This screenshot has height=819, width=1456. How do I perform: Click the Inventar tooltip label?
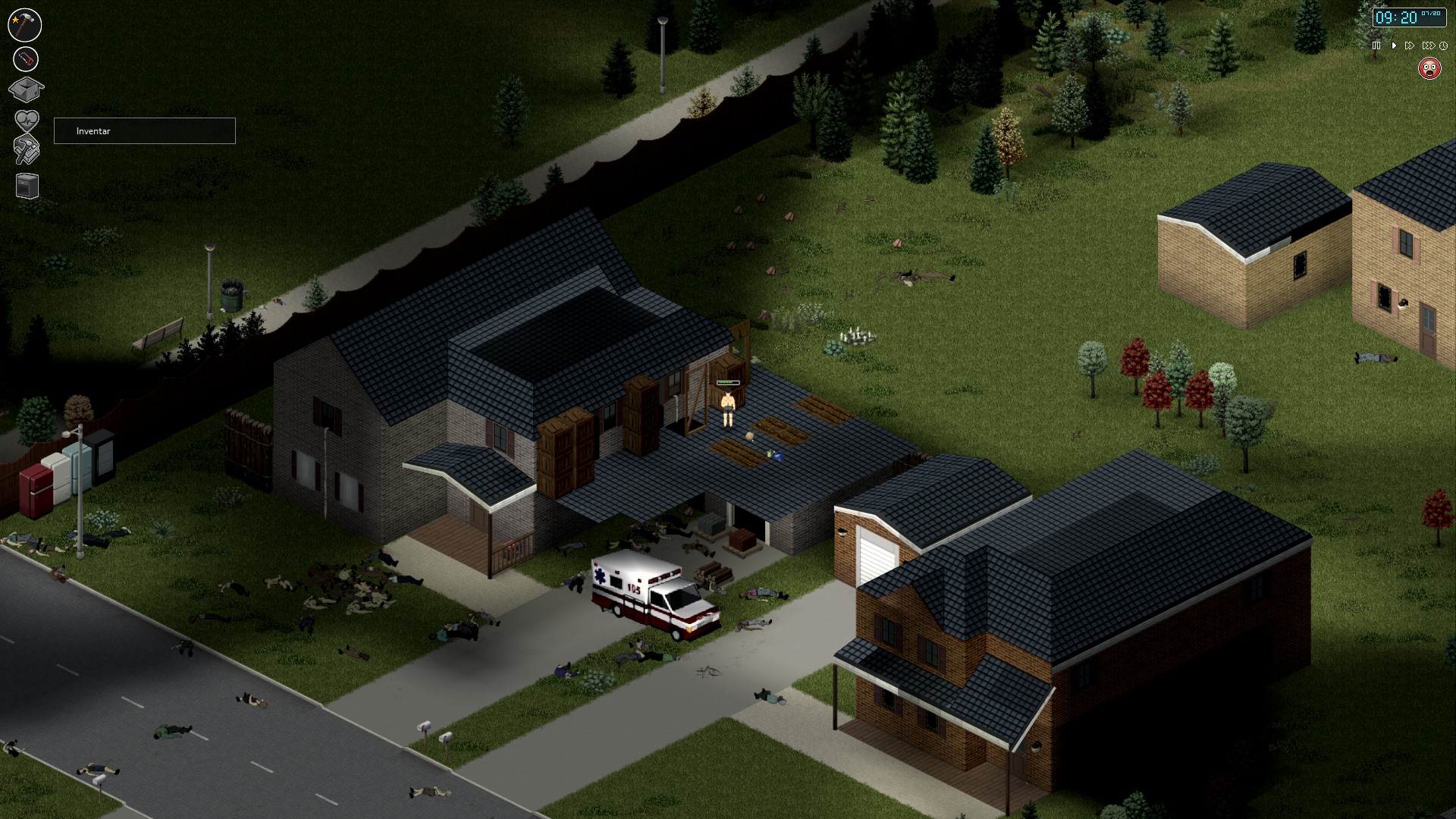tap(91, 130)
